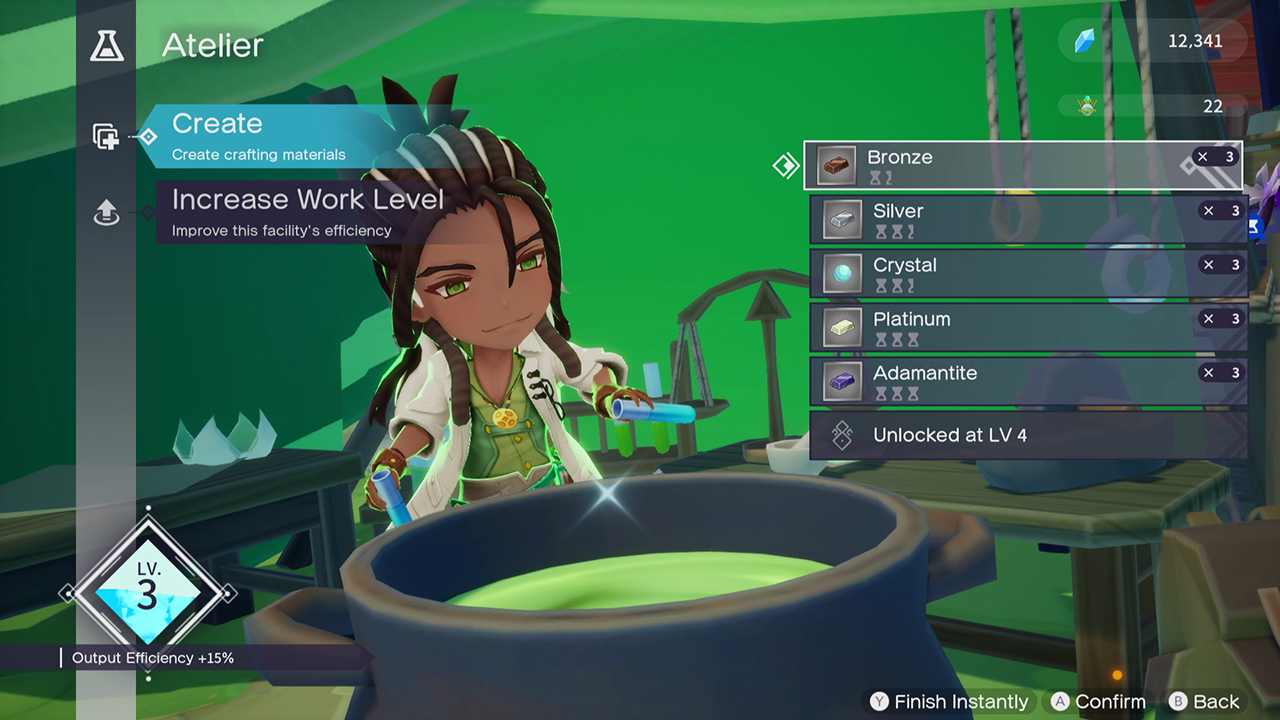The width and height of the screenshot is (1280, 720).
Task: Select the Platinum ingot icon
Action: (842, 327)
